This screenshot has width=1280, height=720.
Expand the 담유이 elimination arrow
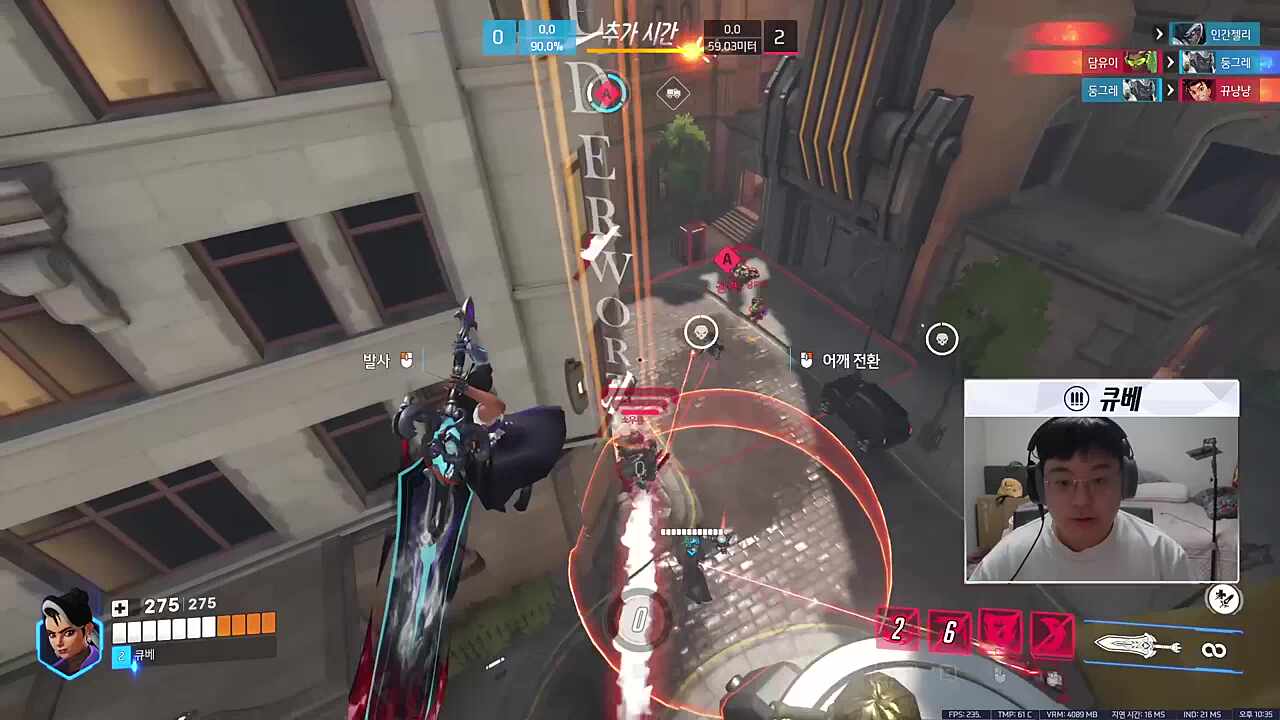1169,61
